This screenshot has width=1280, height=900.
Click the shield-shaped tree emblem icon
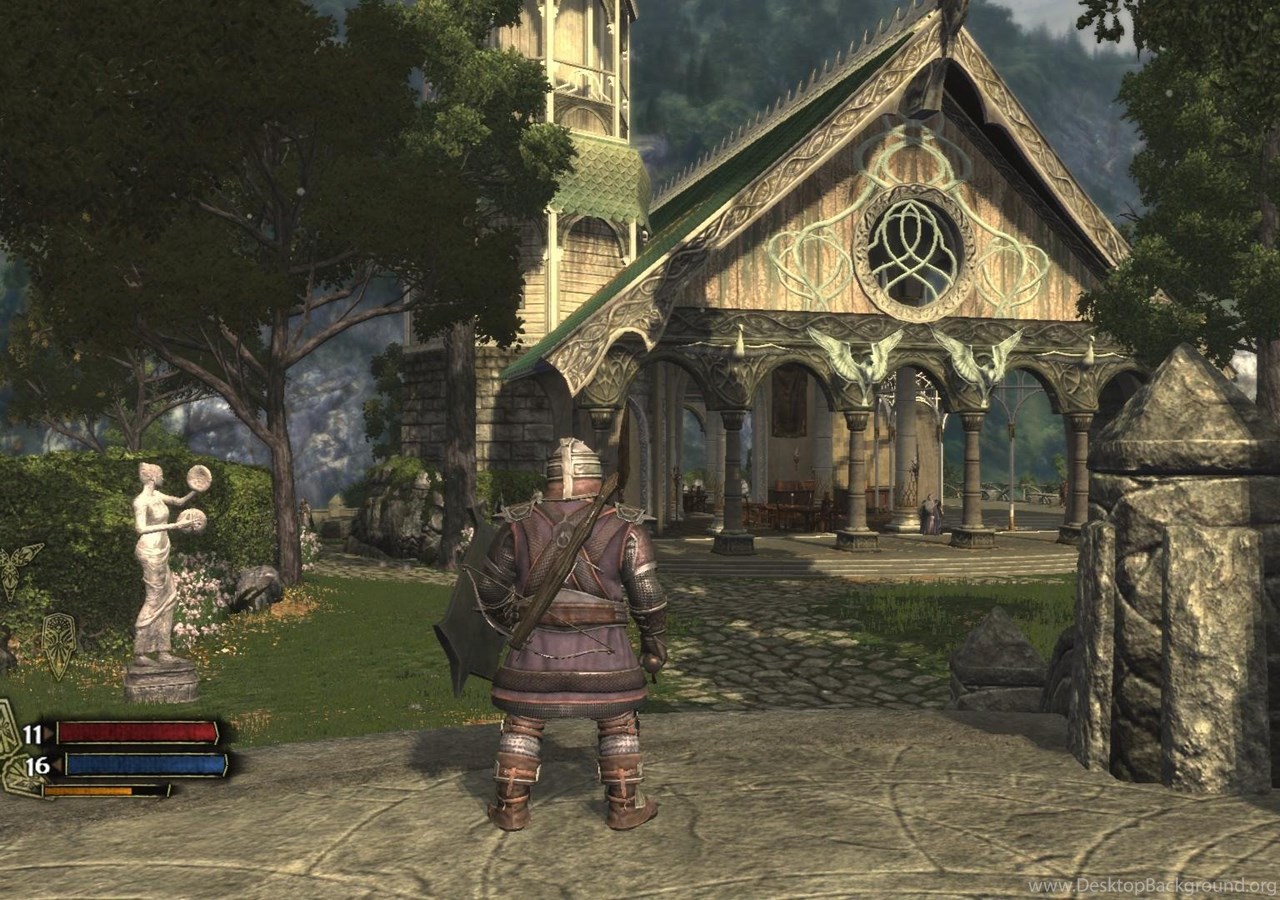[58, 643]
